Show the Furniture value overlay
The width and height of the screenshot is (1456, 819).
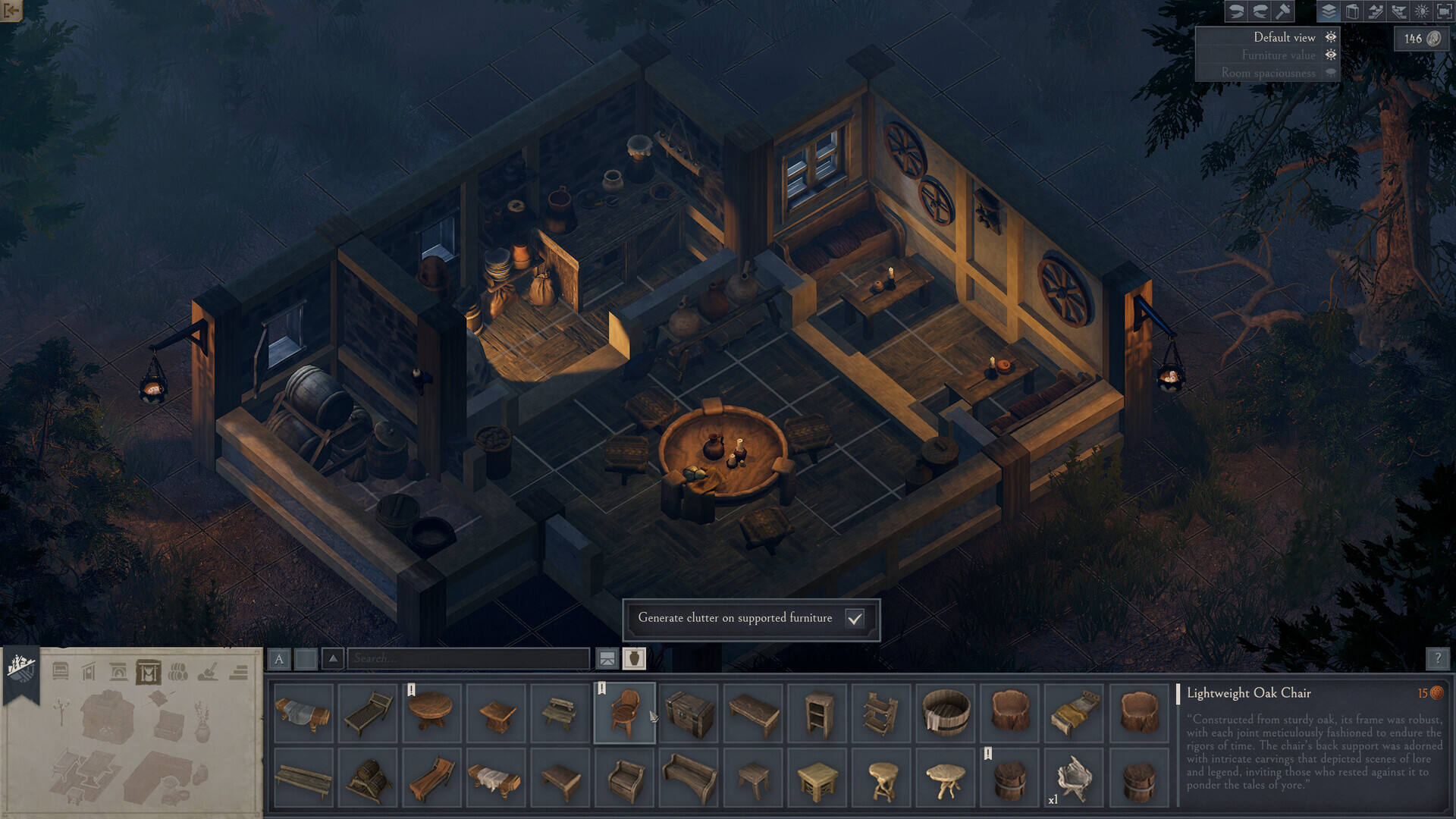1331,55
